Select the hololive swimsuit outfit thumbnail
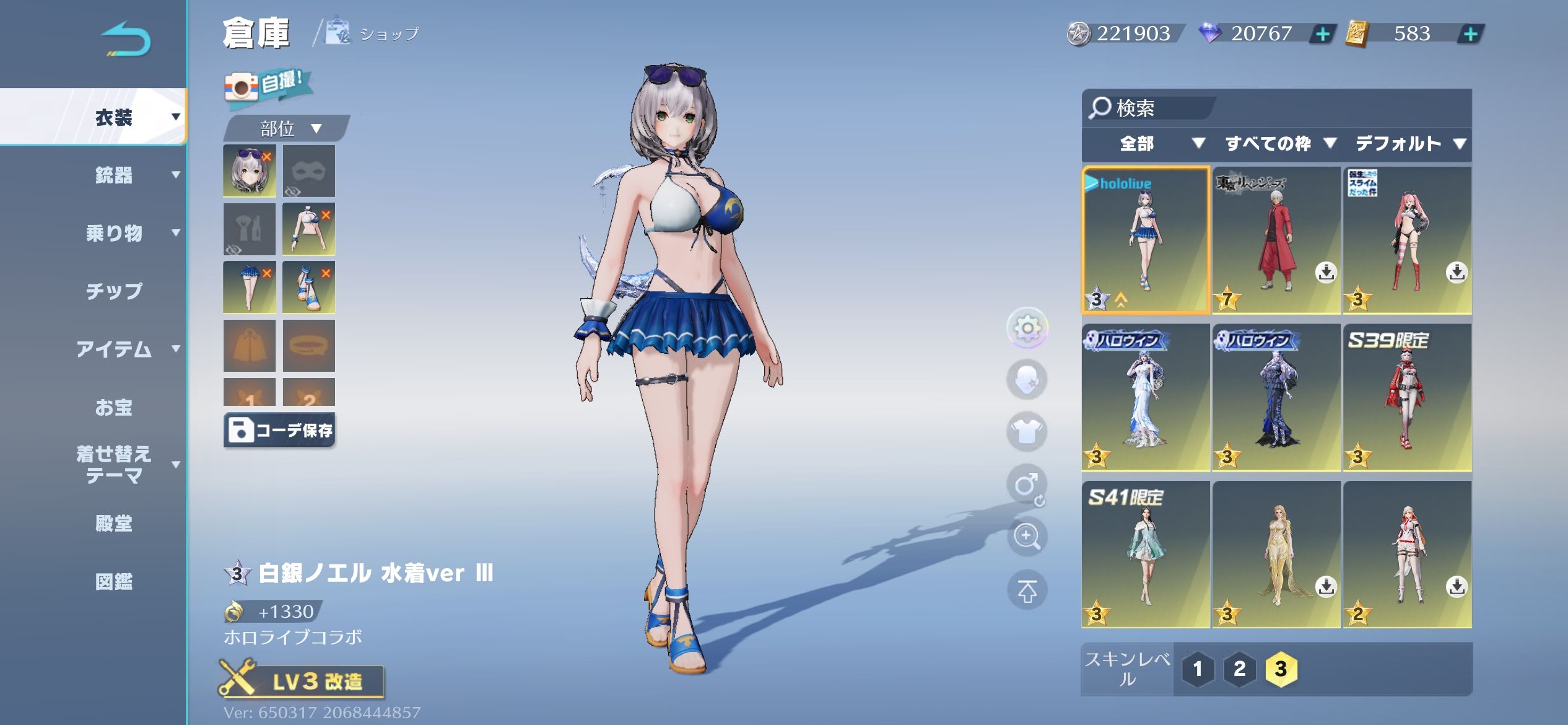 tap(1146, 239)
